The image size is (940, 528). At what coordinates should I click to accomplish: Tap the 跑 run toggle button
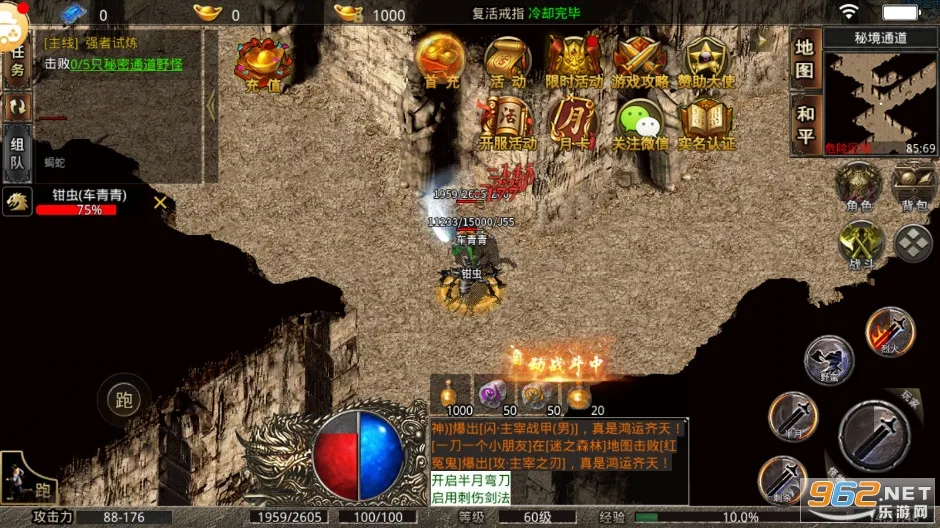click(124, 402)
